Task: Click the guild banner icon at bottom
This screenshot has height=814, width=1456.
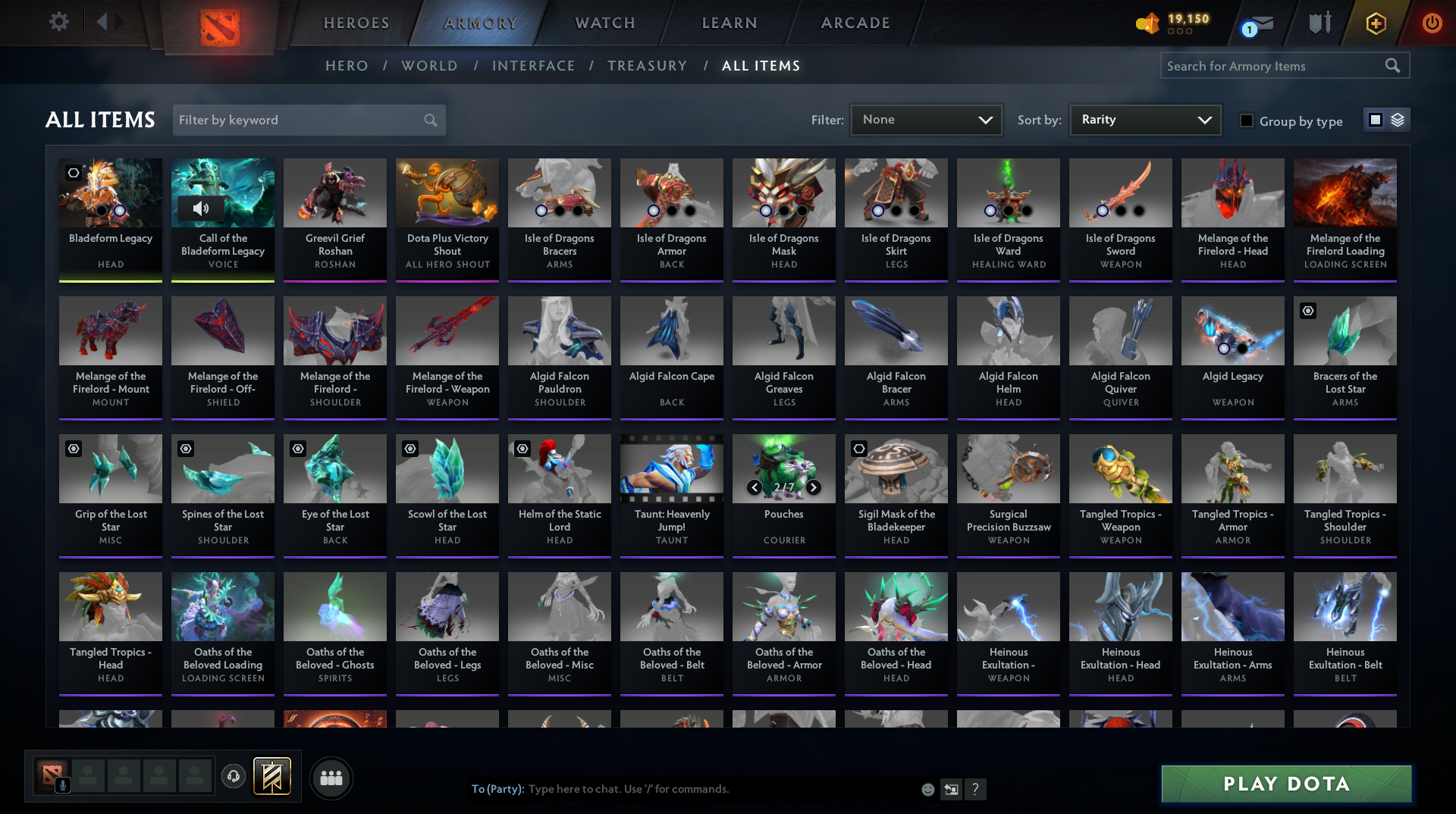Action: [271, 776]
